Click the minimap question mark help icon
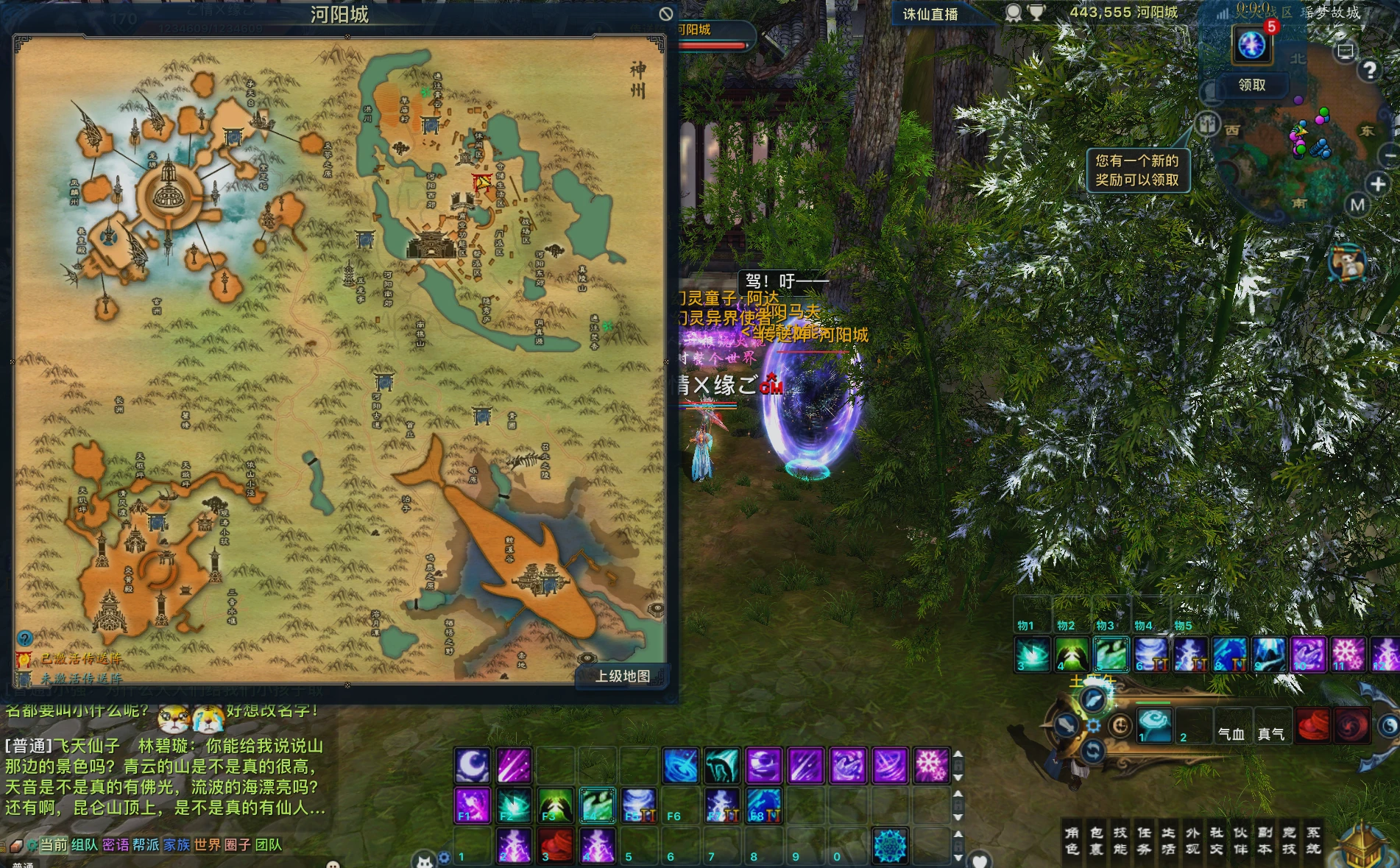 pos(1368,71)
